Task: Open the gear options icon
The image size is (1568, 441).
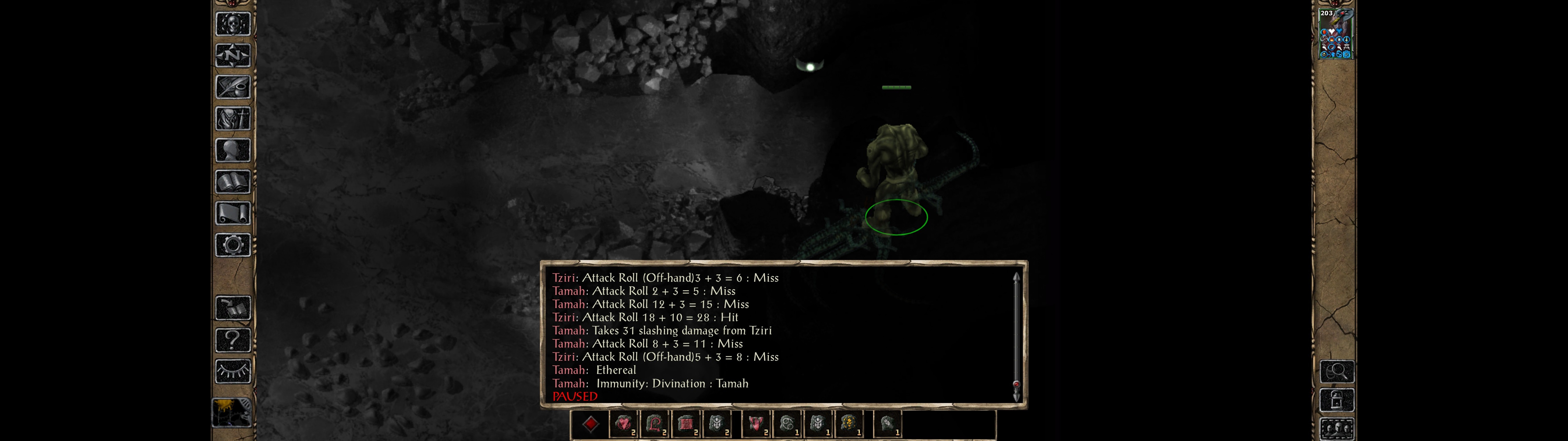Action: (233, 246)
